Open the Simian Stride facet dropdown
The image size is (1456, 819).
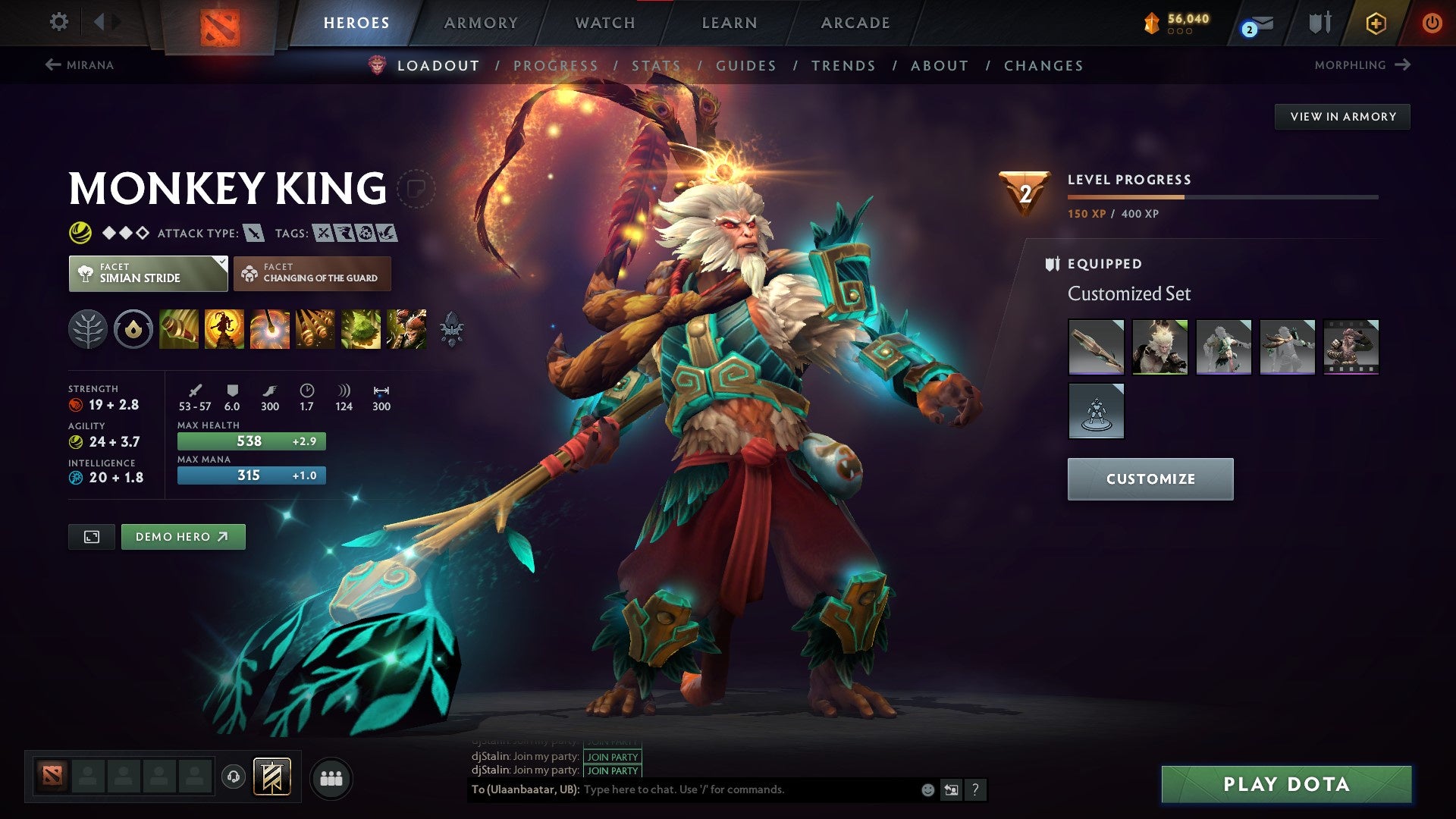coord(149,274)
